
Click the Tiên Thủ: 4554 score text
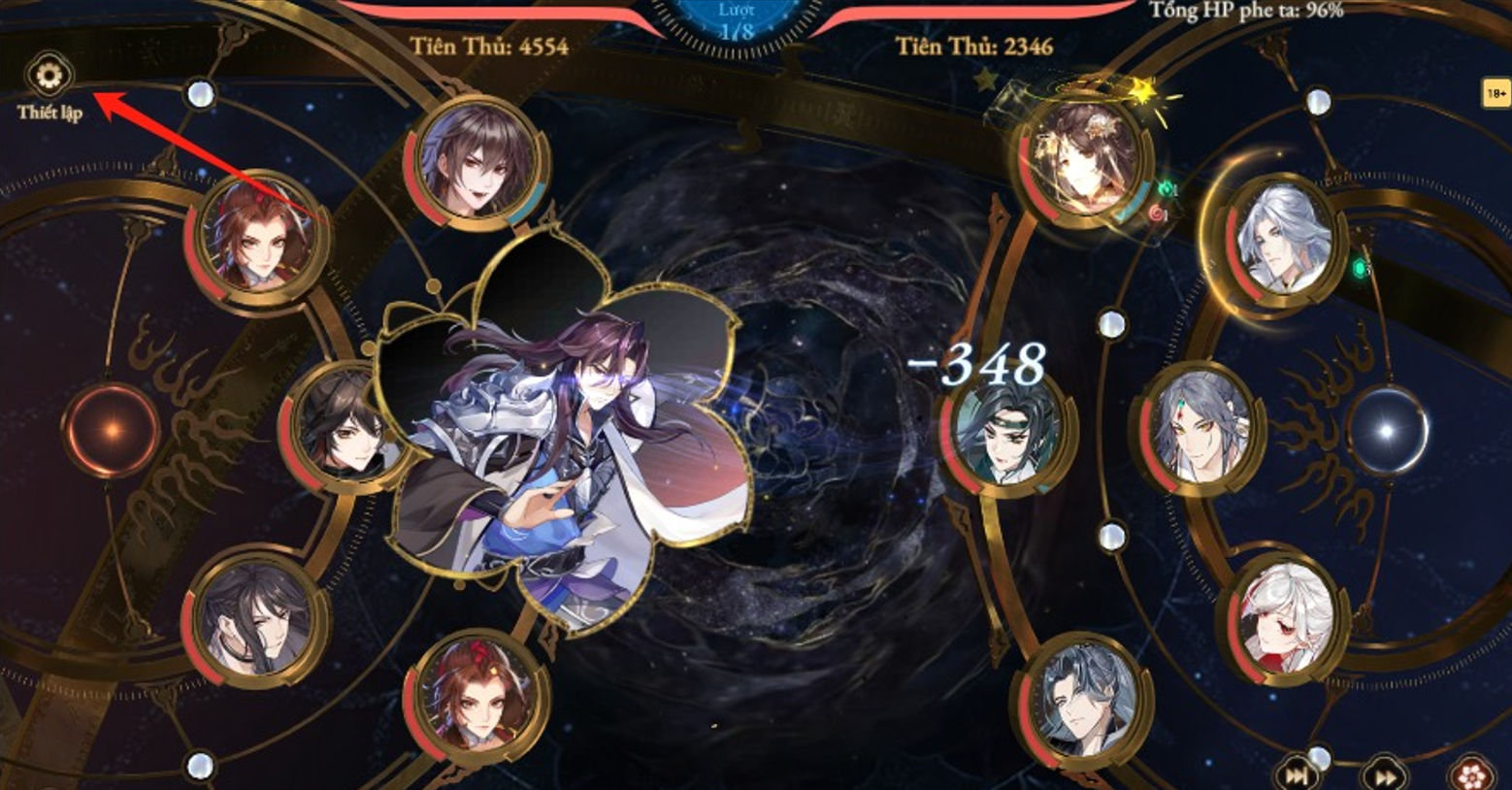(489, 42)
